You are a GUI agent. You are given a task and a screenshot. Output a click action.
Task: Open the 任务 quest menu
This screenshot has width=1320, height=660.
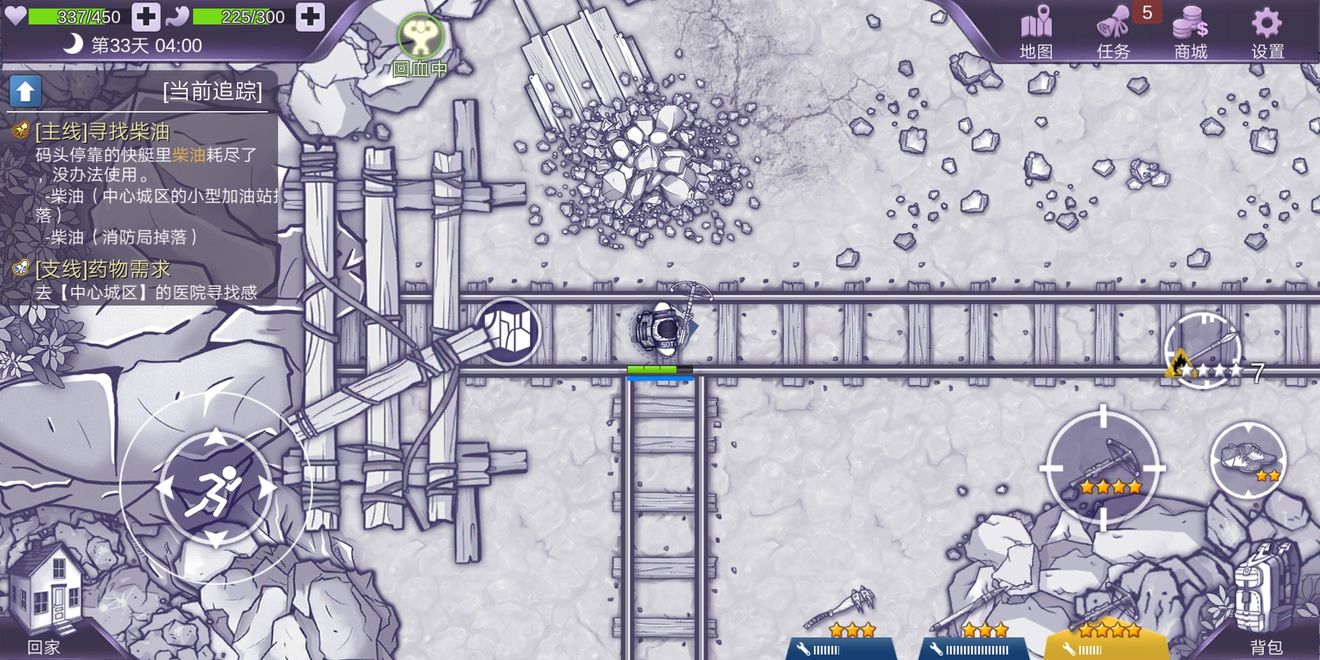point(1113,31)
